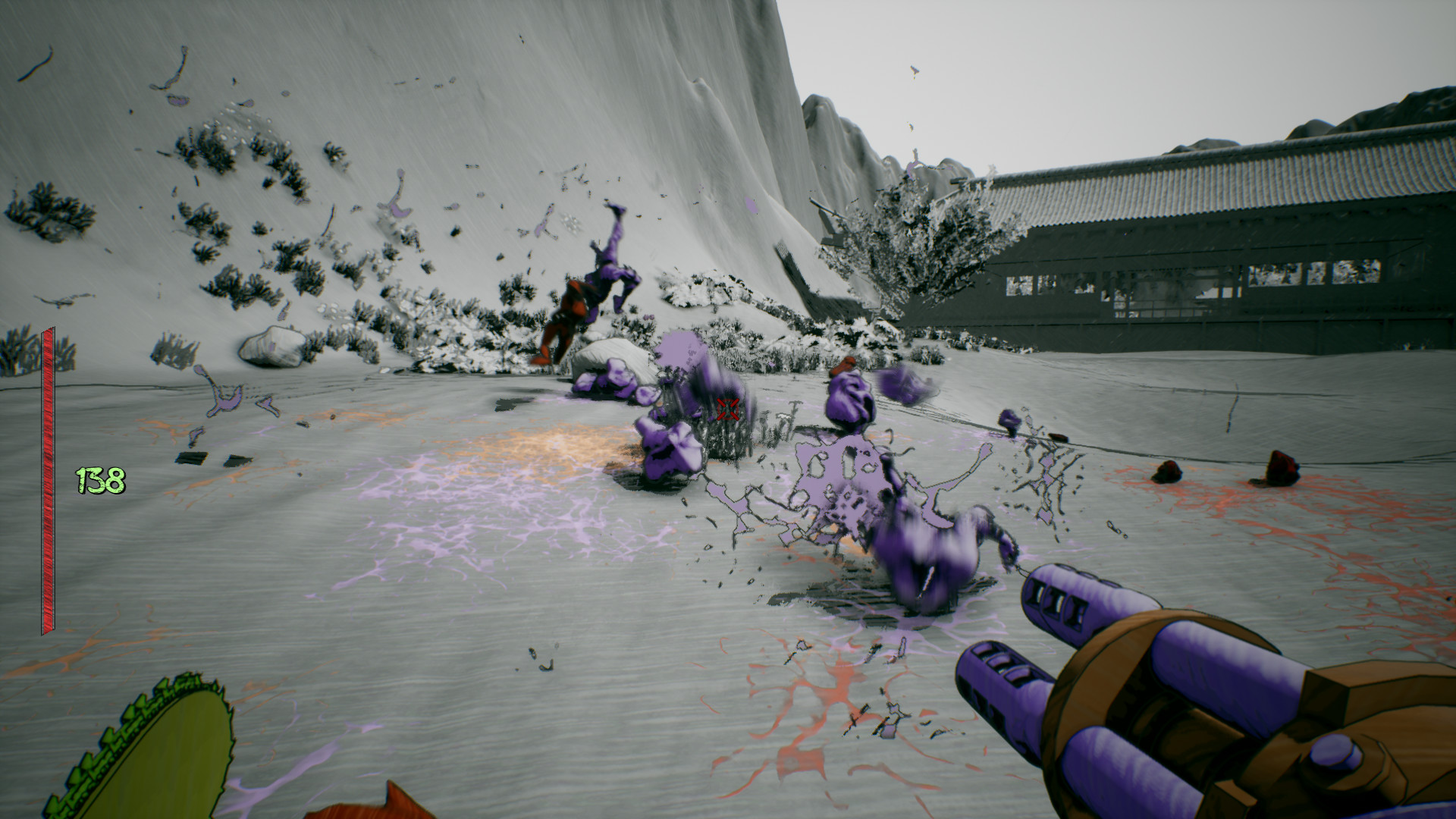1456x819 pixels.
Task: Click the red mask pickup near rocks
Action: pyautogui.click(x=843, y=366)
